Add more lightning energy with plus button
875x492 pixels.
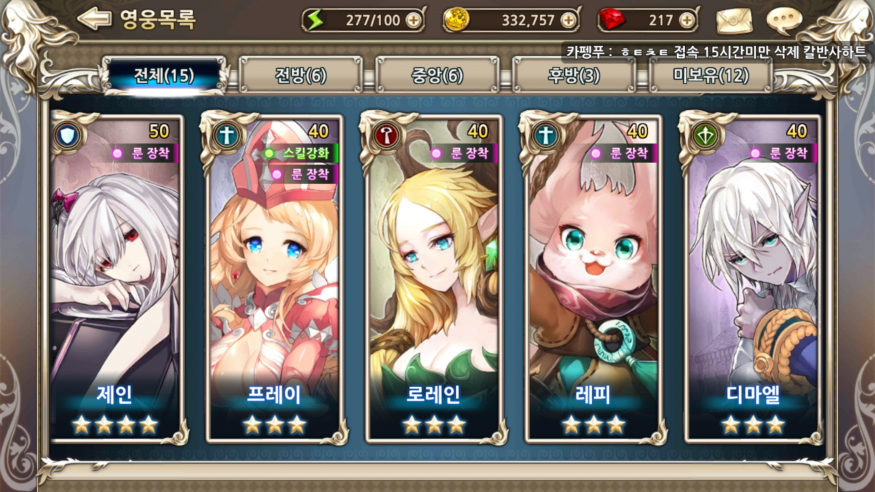413,20
